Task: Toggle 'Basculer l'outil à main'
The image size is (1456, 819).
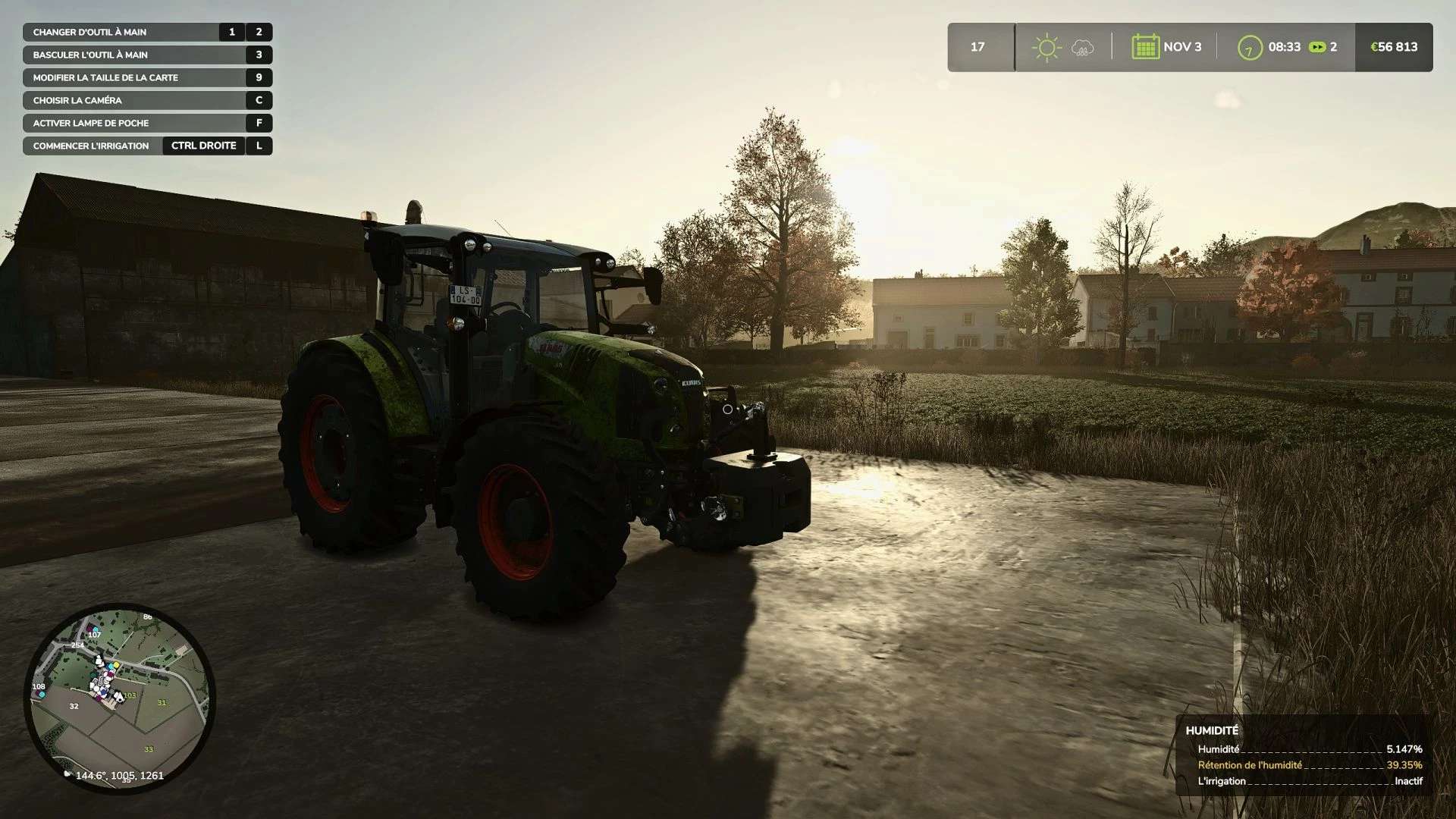Action: [x=89, y=55]
